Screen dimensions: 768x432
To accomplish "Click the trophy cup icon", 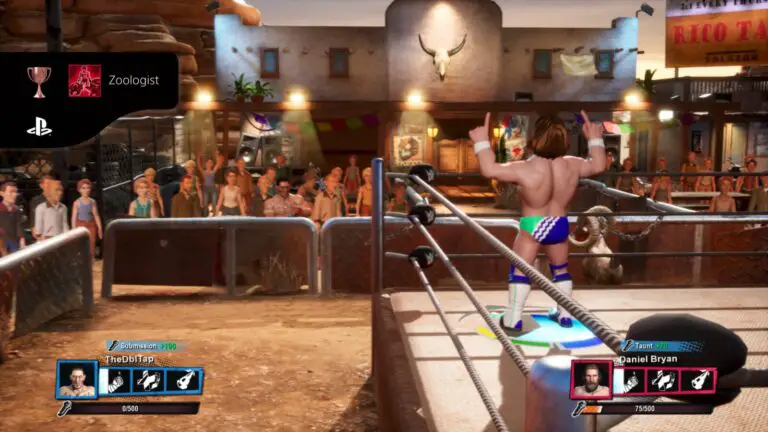I will (40, 81).
